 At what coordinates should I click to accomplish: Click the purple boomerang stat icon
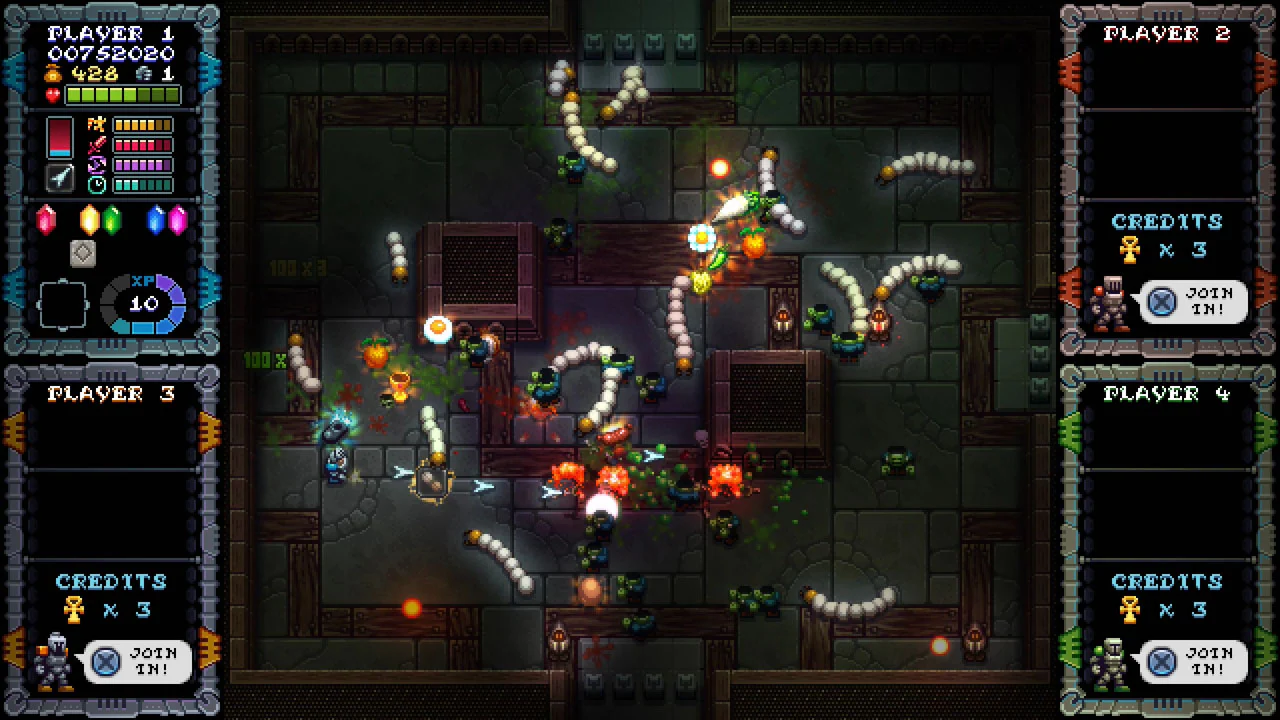[x=95, y=164]
